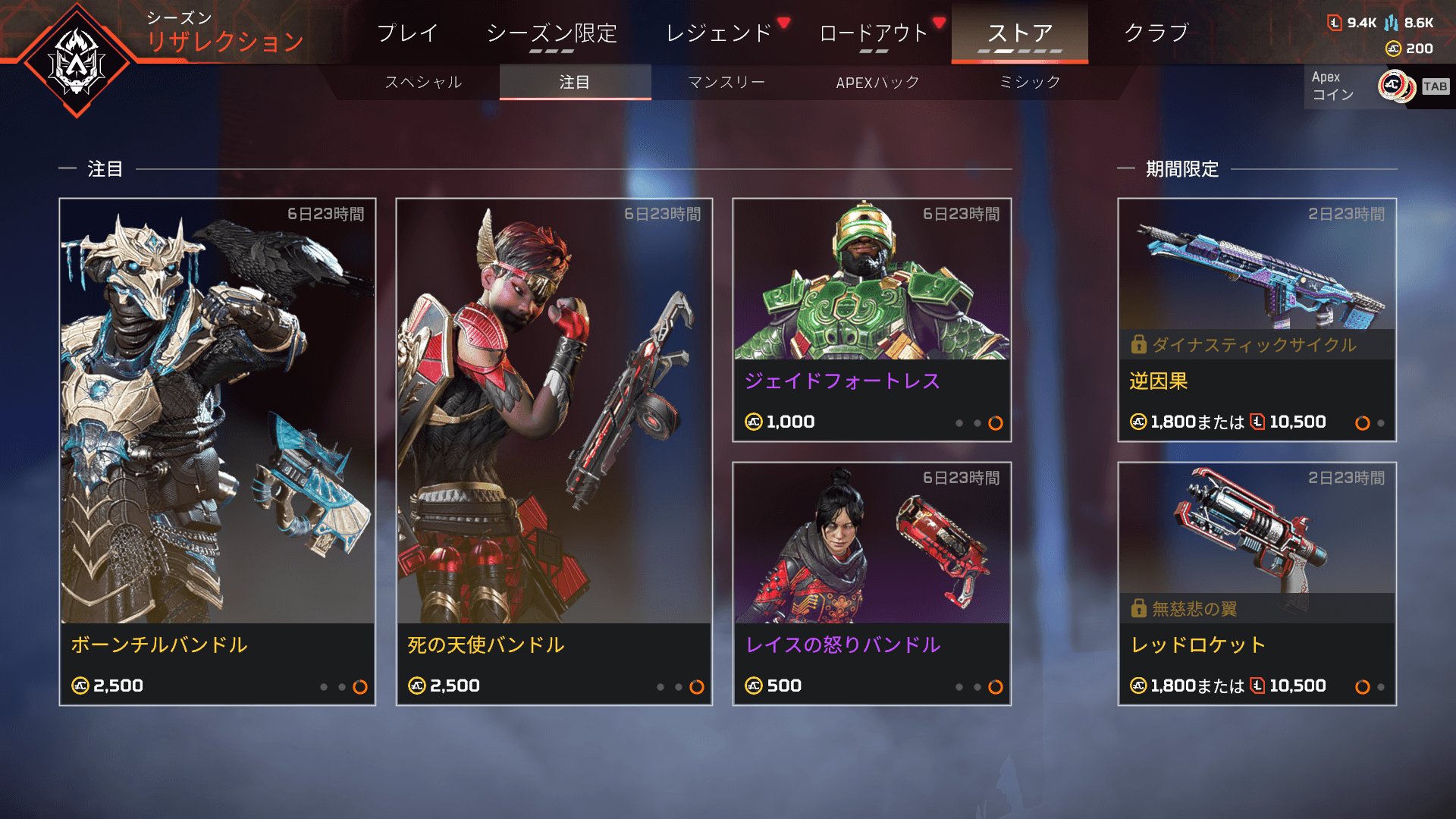
Task: Choose the レッドロケット weapon skin offer
Action: 1257,583
